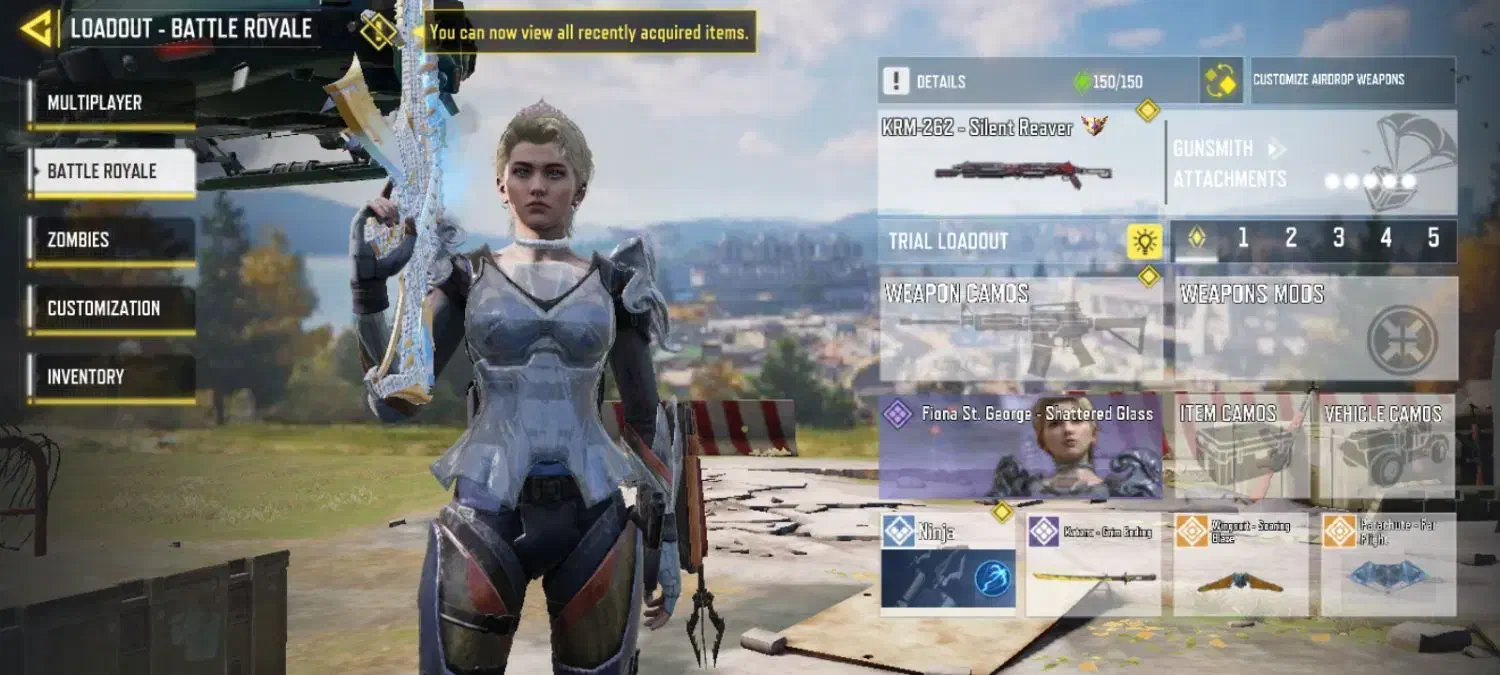This screenshot has width=1500, height=675.
Task: Switch to loadout slot 3
Action: coord(1338,239)
